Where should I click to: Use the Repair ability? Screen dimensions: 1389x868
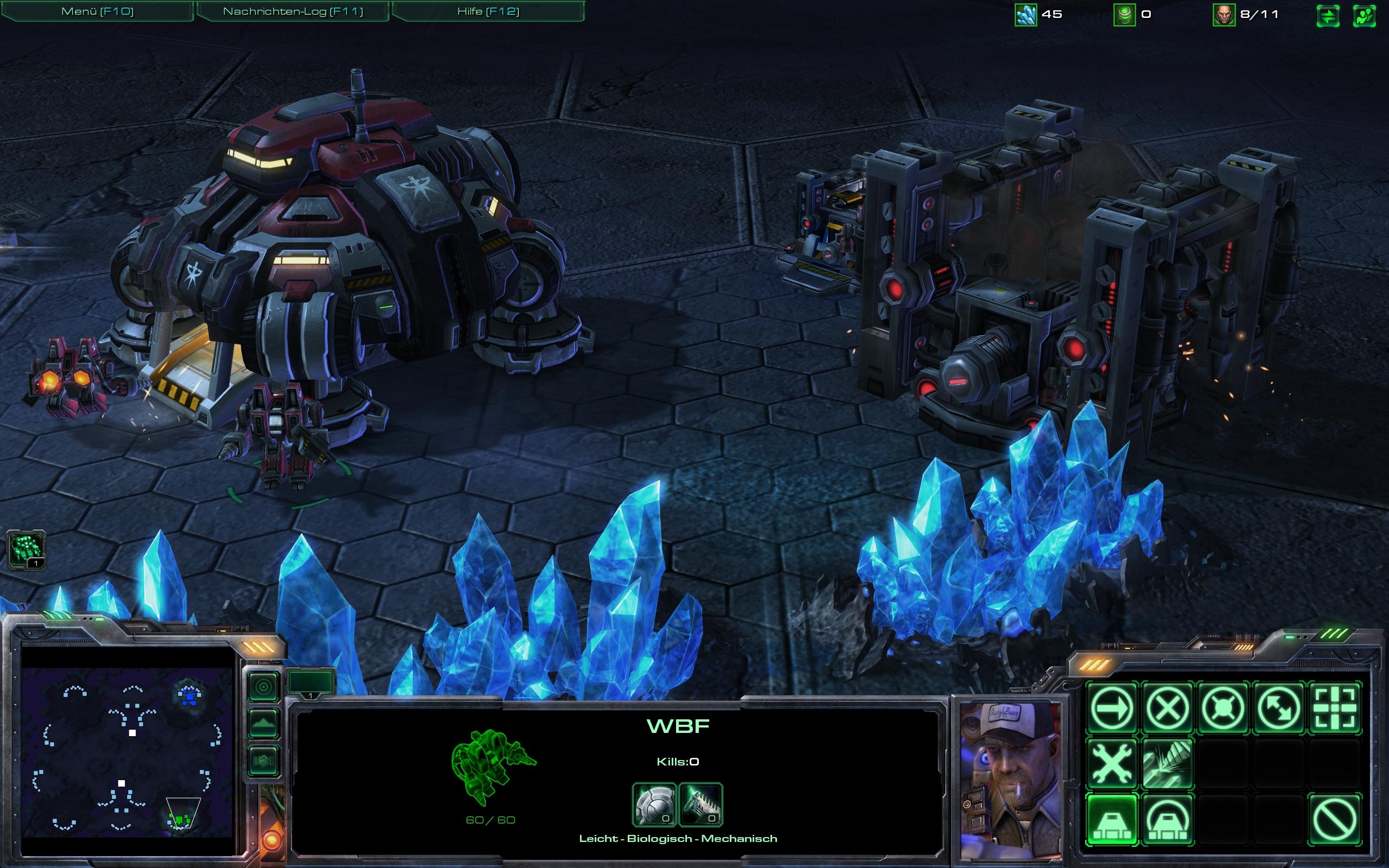tap(1112, 763)
